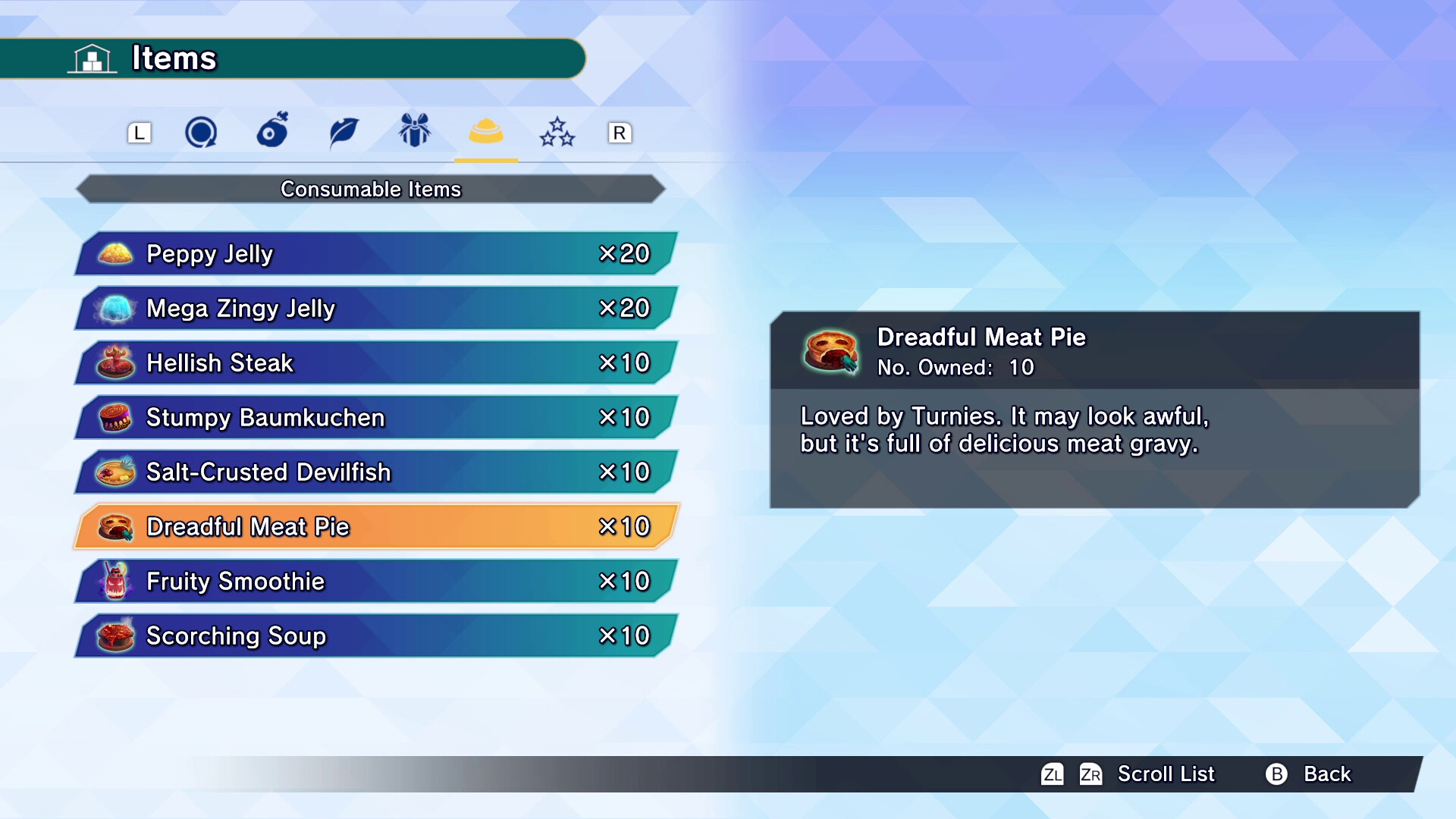Open the gift box category icon
1456x819 pixels.
click(413, 131)
